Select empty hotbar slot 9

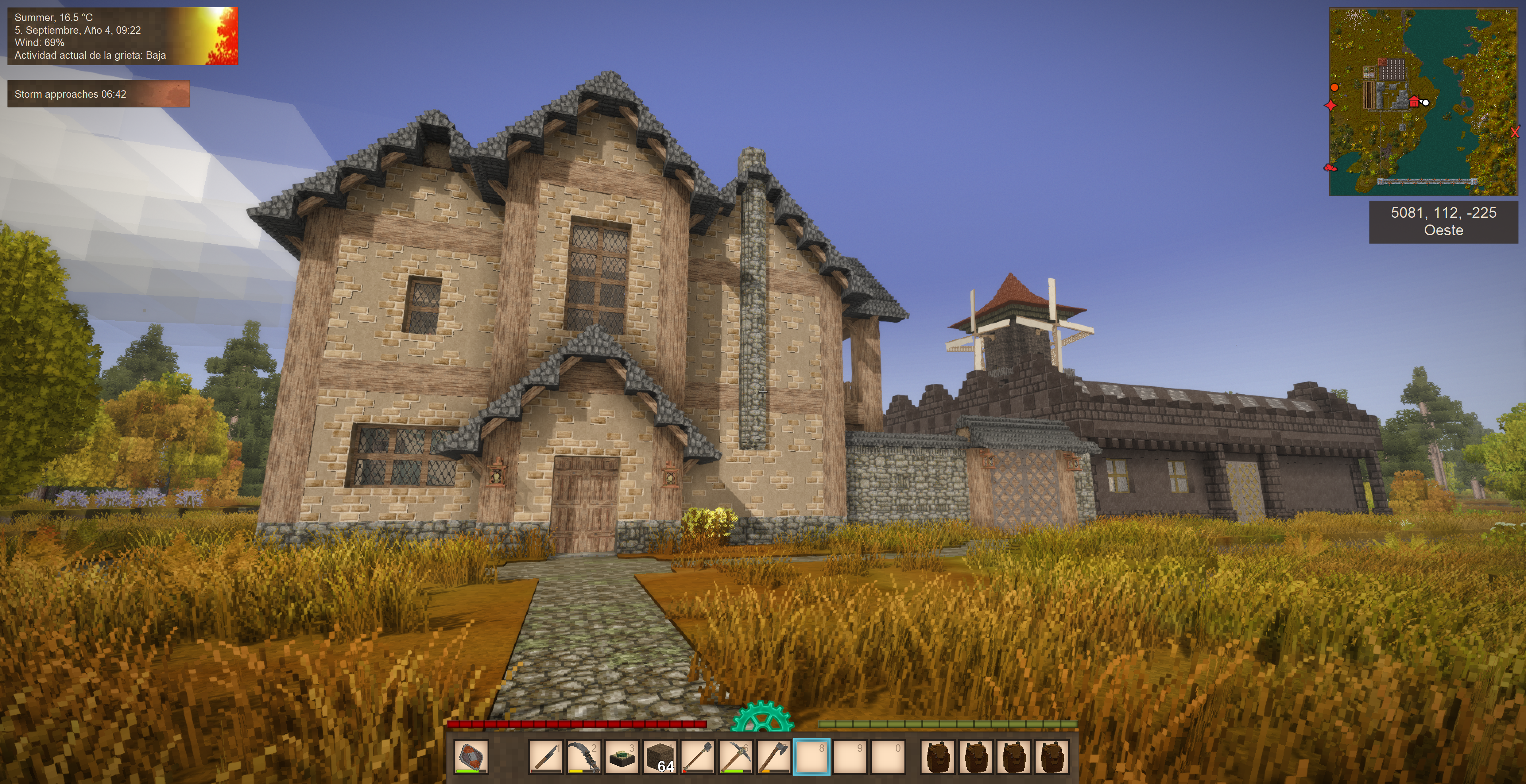850,757
